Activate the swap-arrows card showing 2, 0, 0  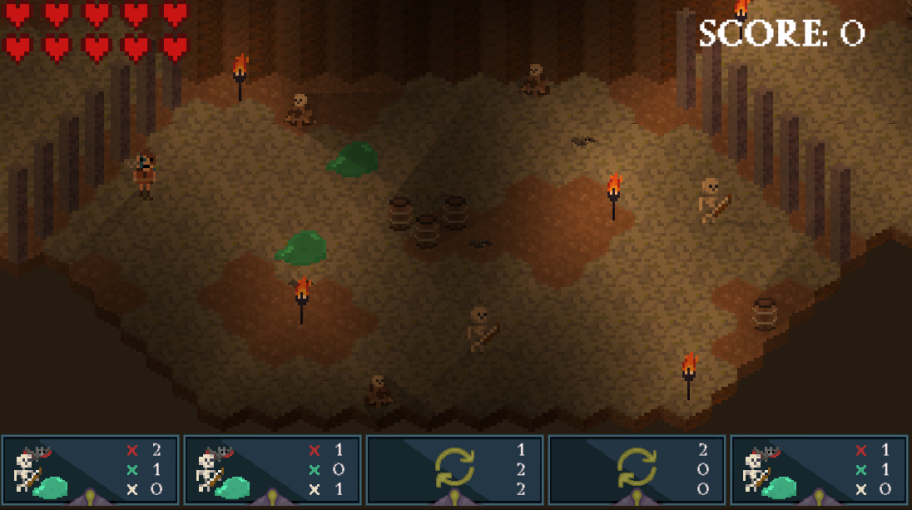[x=637, y=469]
